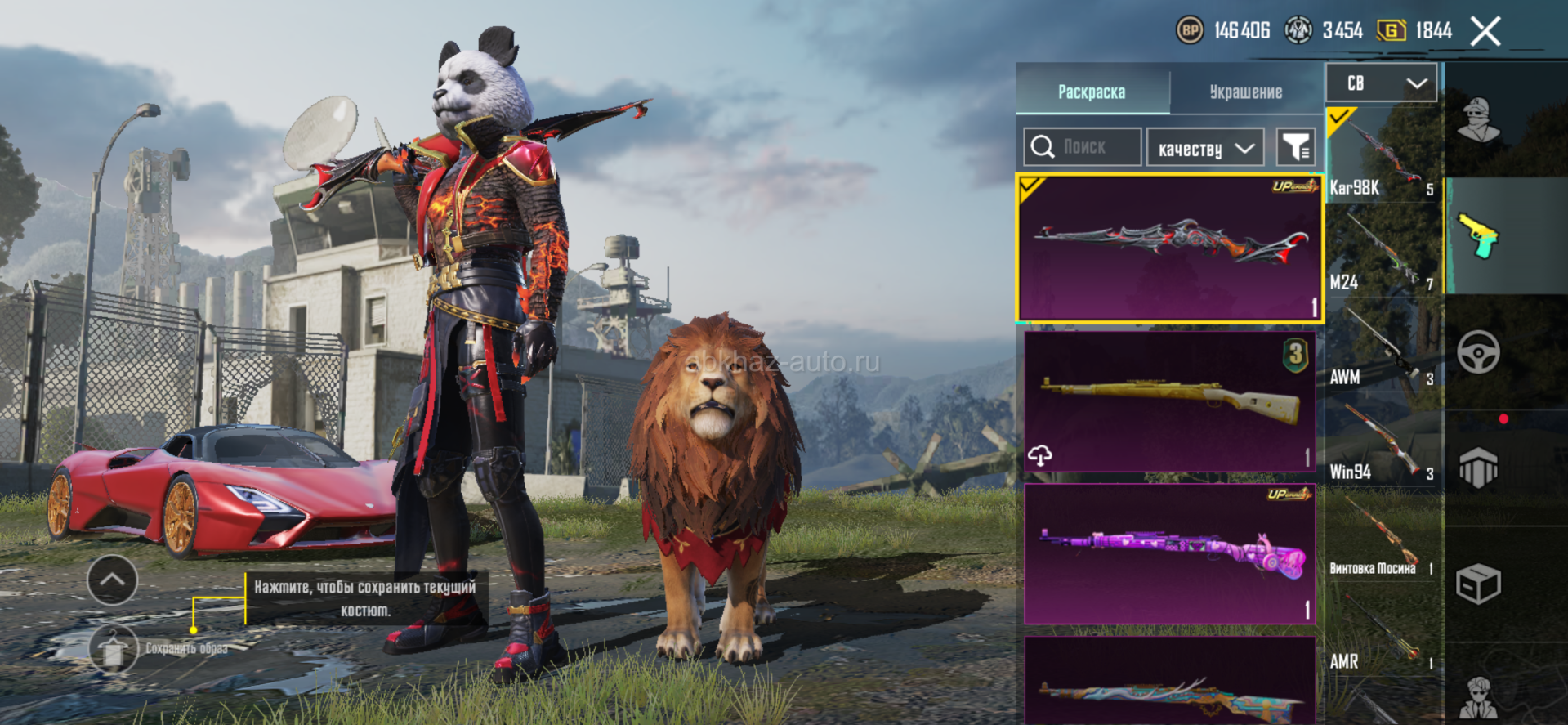
Task: Switch to the Раскраска tab
Action: 1092,92
